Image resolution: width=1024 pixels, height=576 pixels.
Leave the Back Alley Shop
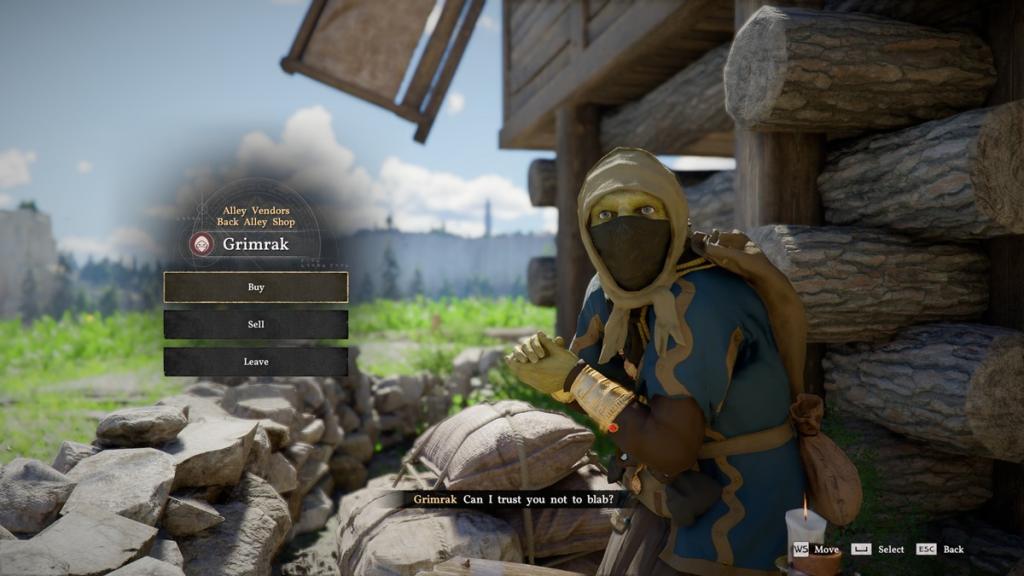tap(256, 361)
